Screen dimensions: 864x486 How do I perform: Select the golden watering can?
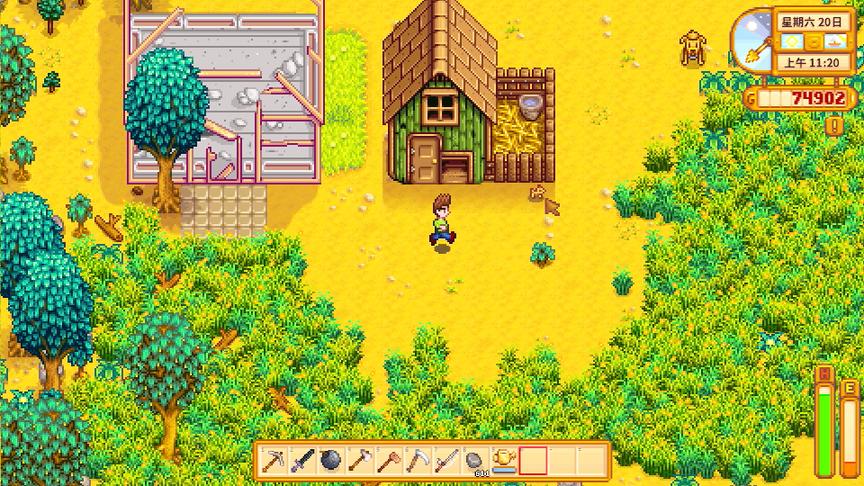click(x=505, y=461)
